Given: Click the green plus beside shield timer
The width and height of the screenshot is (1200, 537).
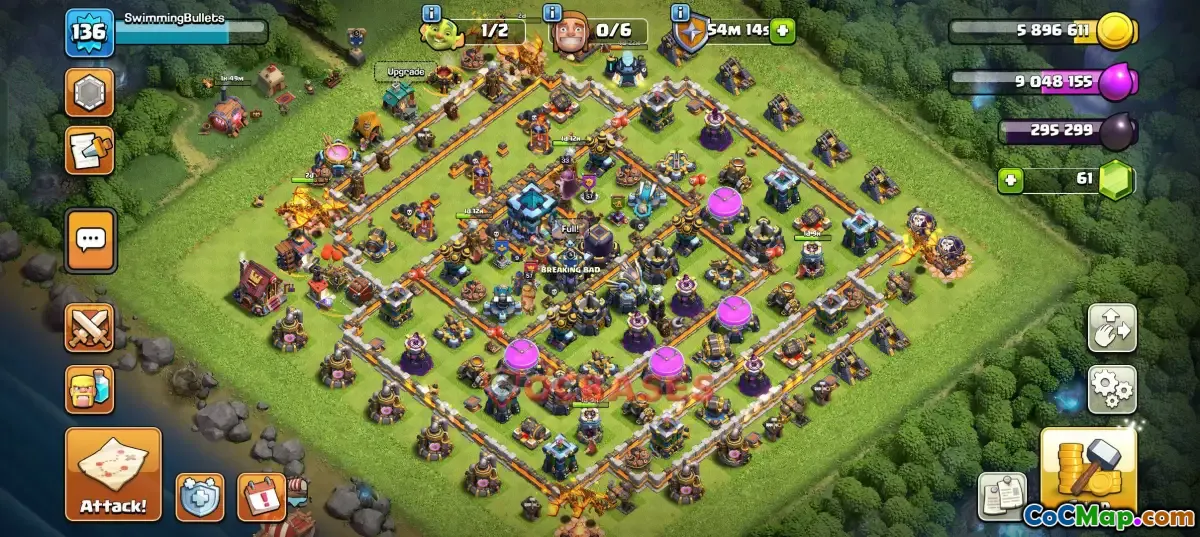Looking at the screenshot, I should [781, 31].
